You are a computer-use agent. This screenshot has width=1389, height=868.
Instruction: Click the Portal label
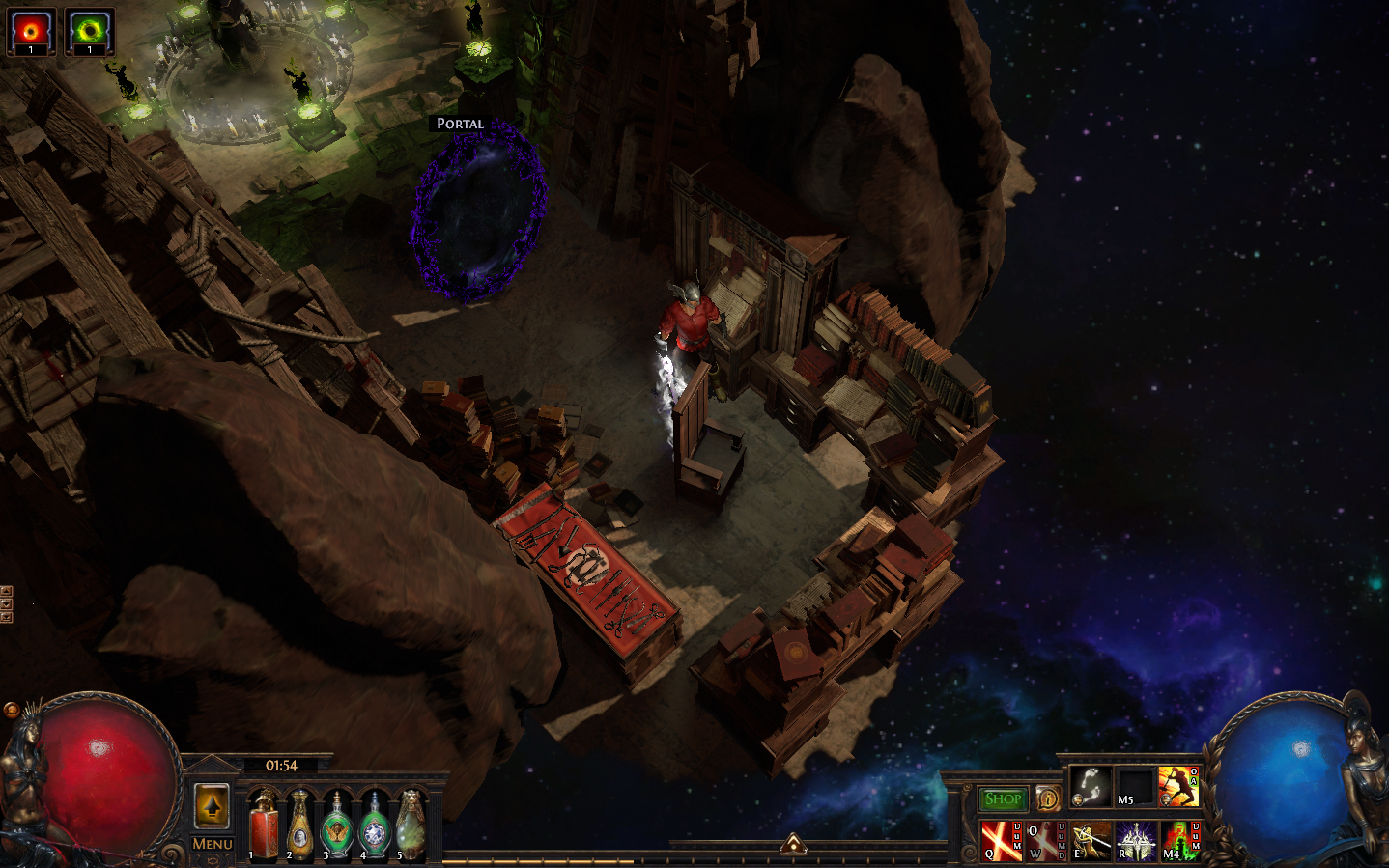click(460, 124)
